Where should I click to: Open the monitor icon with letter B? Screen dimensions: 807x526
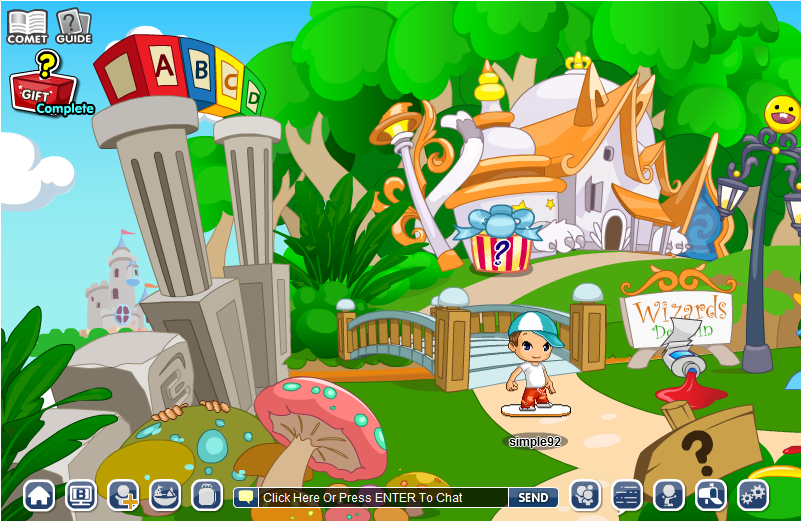tap(81, 494)
